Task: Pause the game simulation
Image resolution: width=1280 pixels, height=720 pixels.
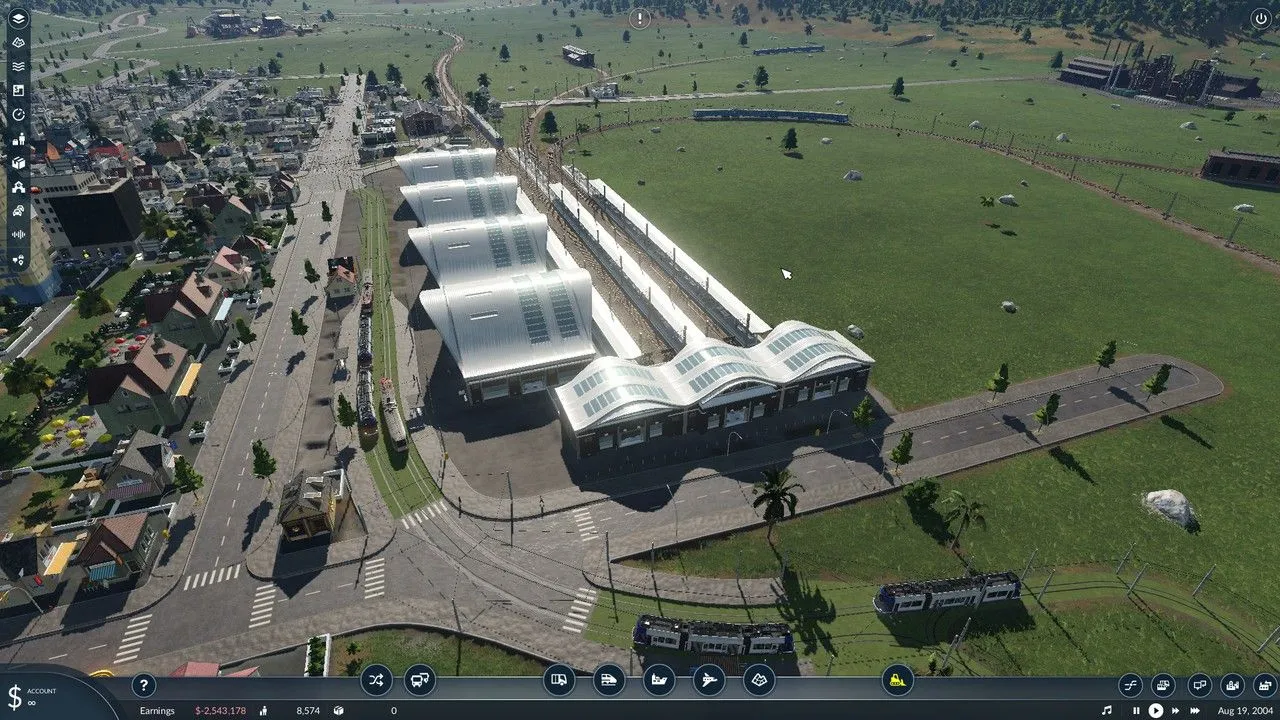Action: click(1136, 711)
